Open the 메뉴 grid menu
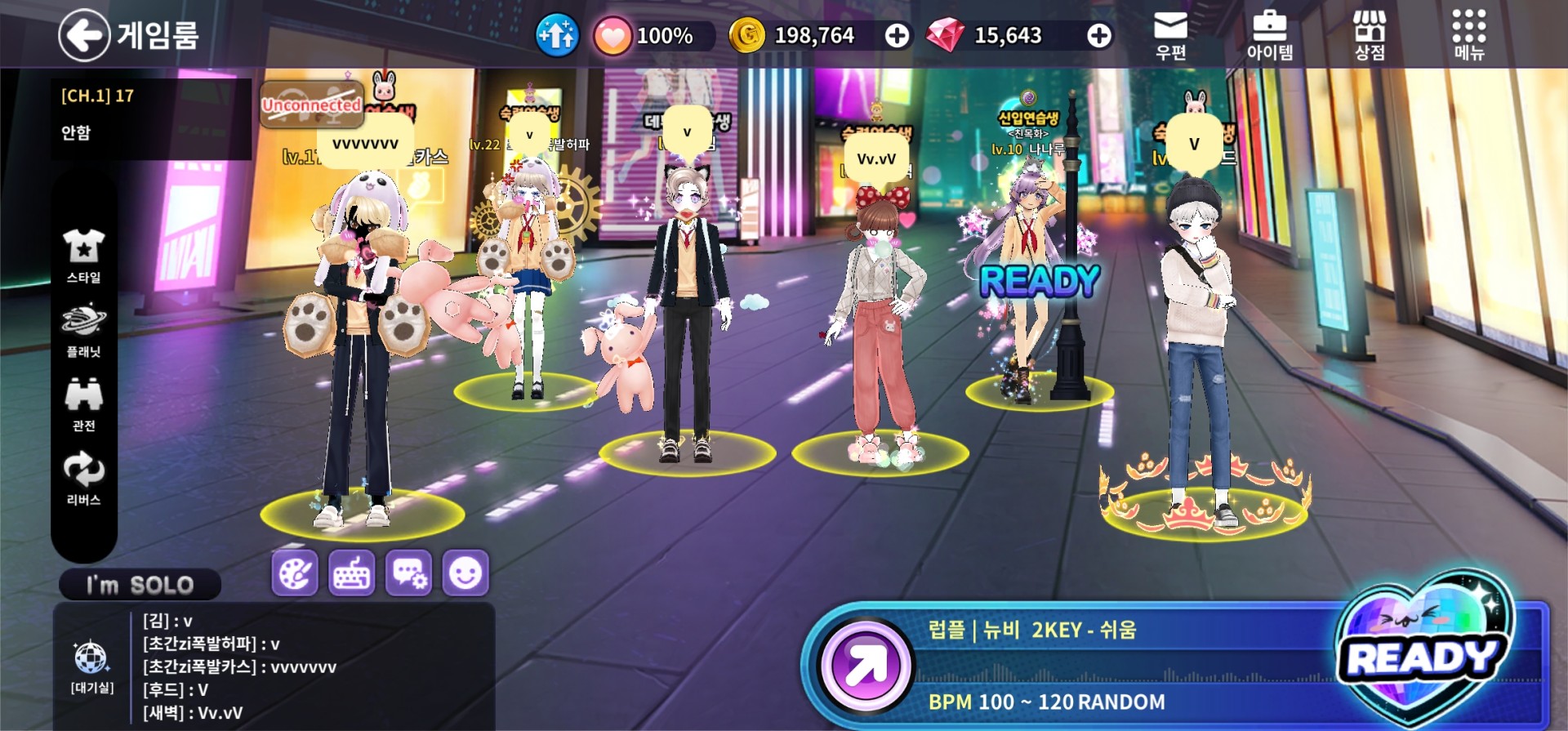The image size is (1568, 731). coord(1468,36)
